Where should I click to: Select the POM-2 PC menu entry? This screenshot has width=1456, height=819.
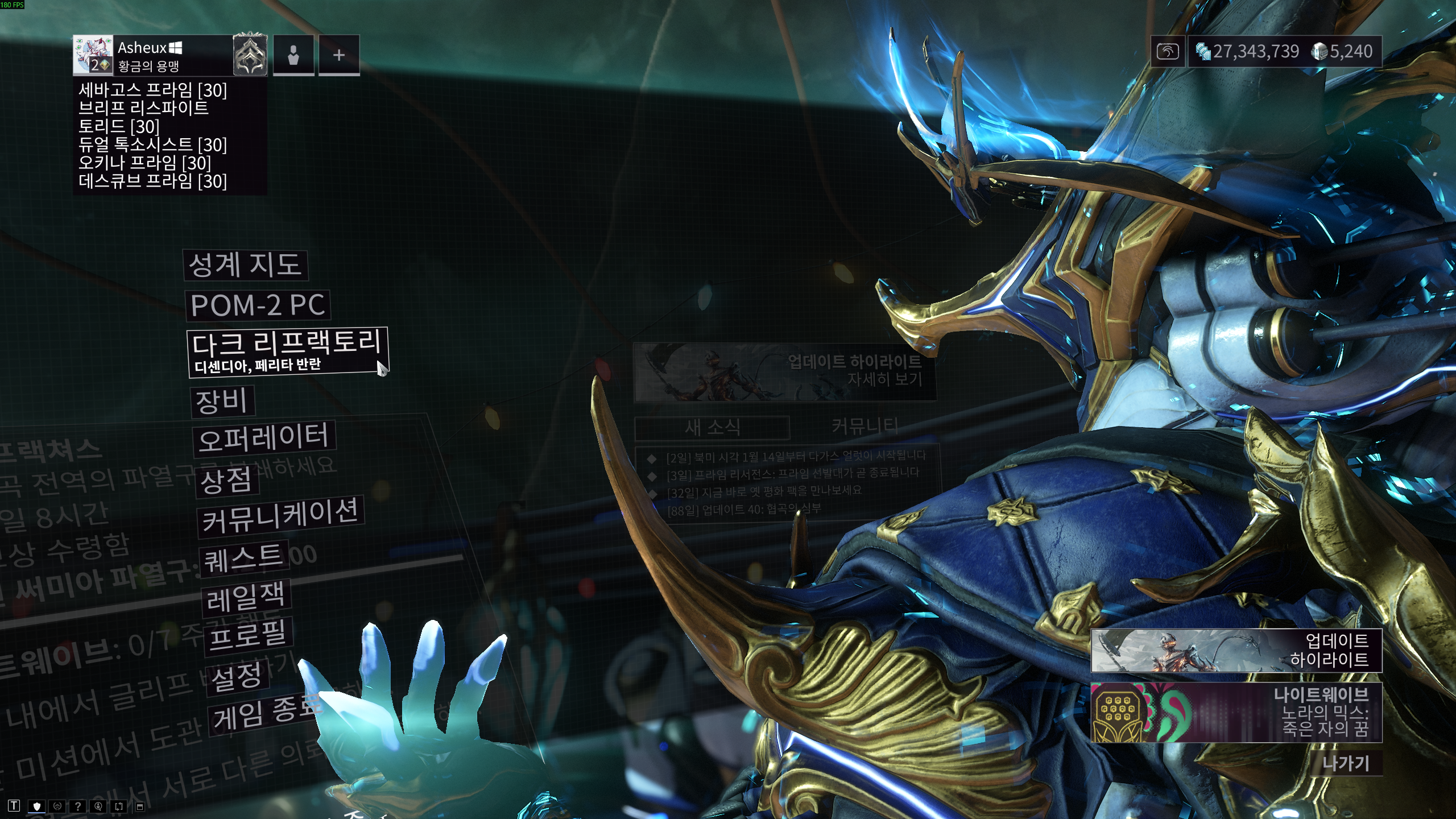pos(258,305)
